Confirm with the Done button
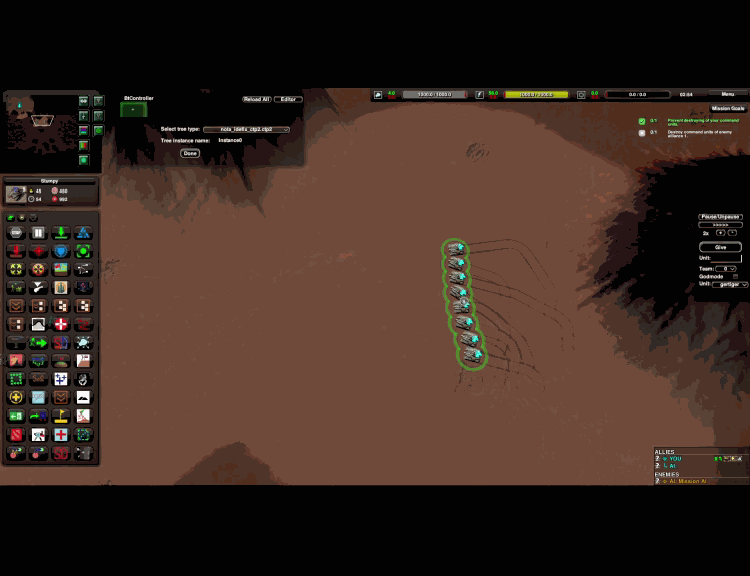The image size is (750, 576). (190, 153)
